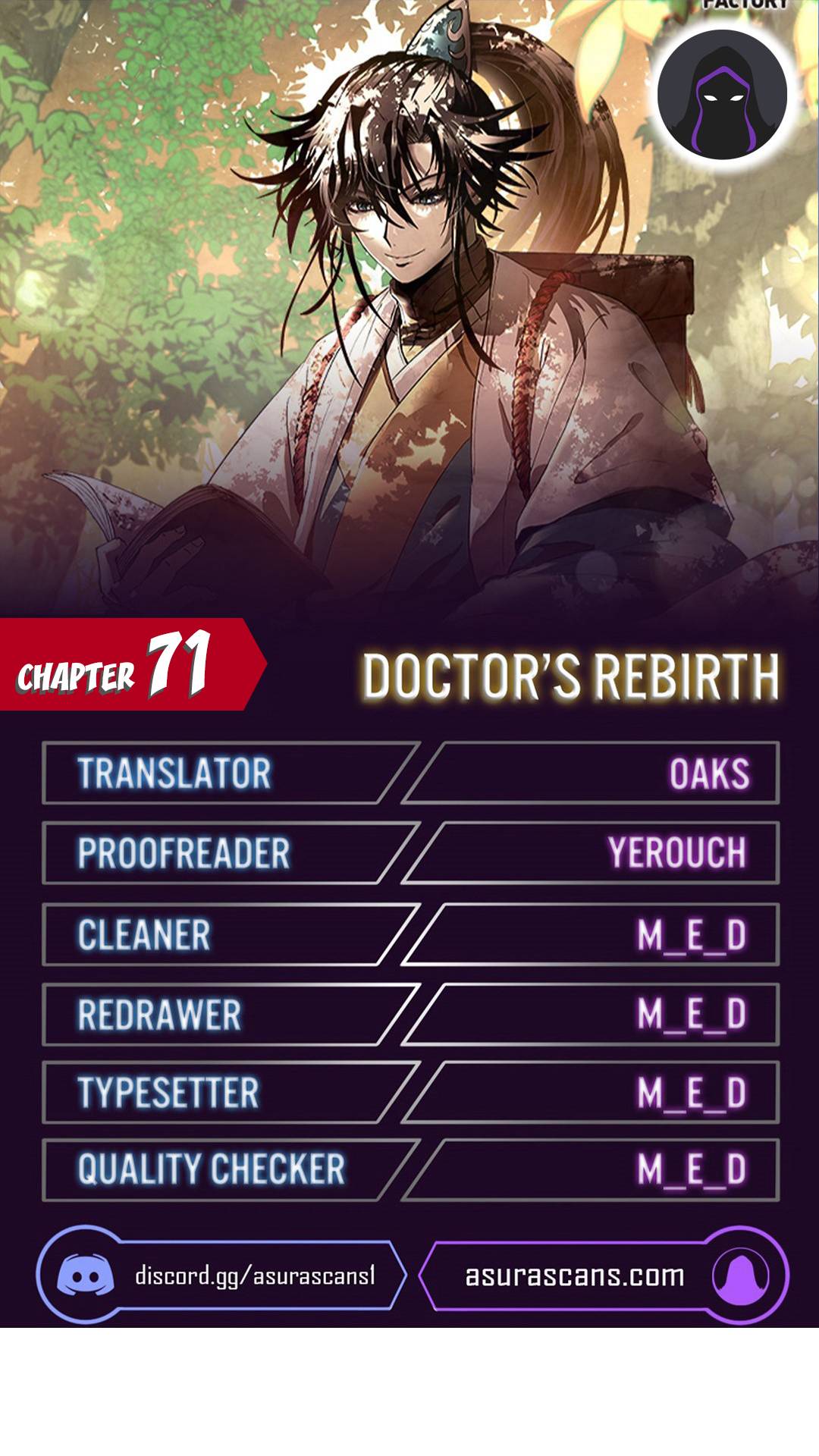Open the discord.gg/asurascans invite banner
Screen dimensions: 819x1456
pyautogui.click(x=221, y=1276)
